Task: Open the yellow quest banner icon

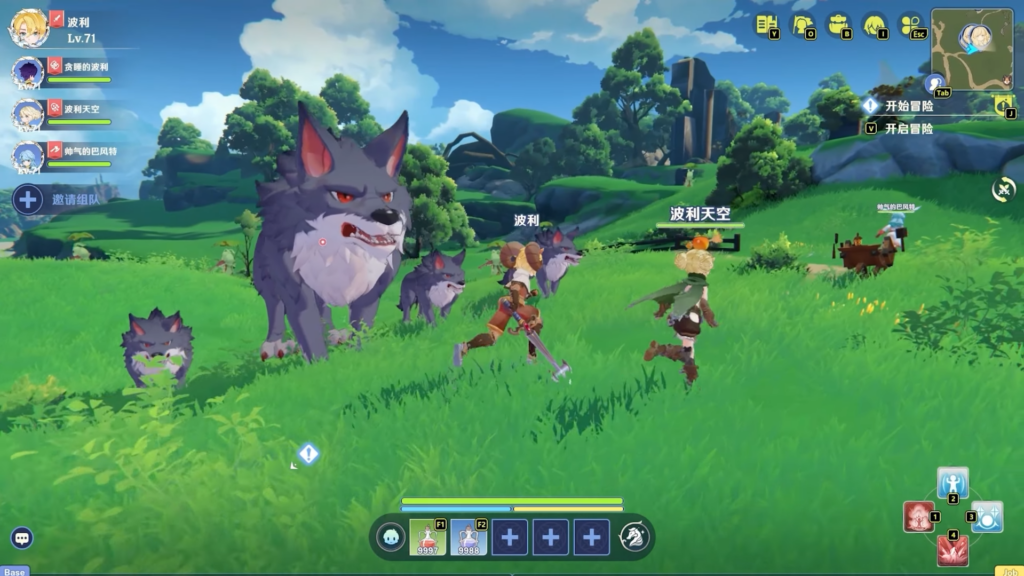Action: pos(1003,104)
